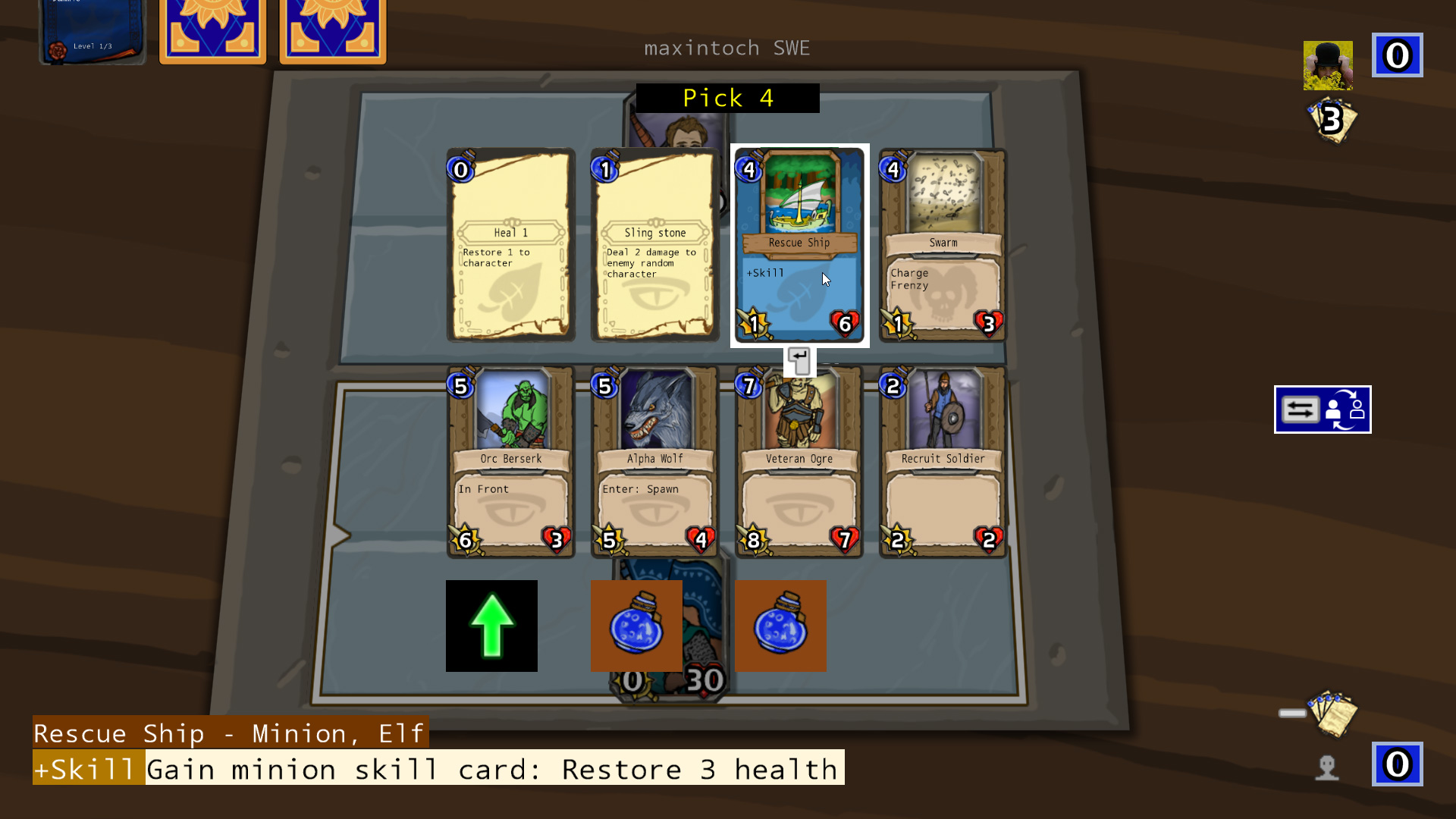The width and height of the screenshot is (1456, 819).
Task: Click the opponent's blue score counter showing 0
Action: [x=1397, y=55]
